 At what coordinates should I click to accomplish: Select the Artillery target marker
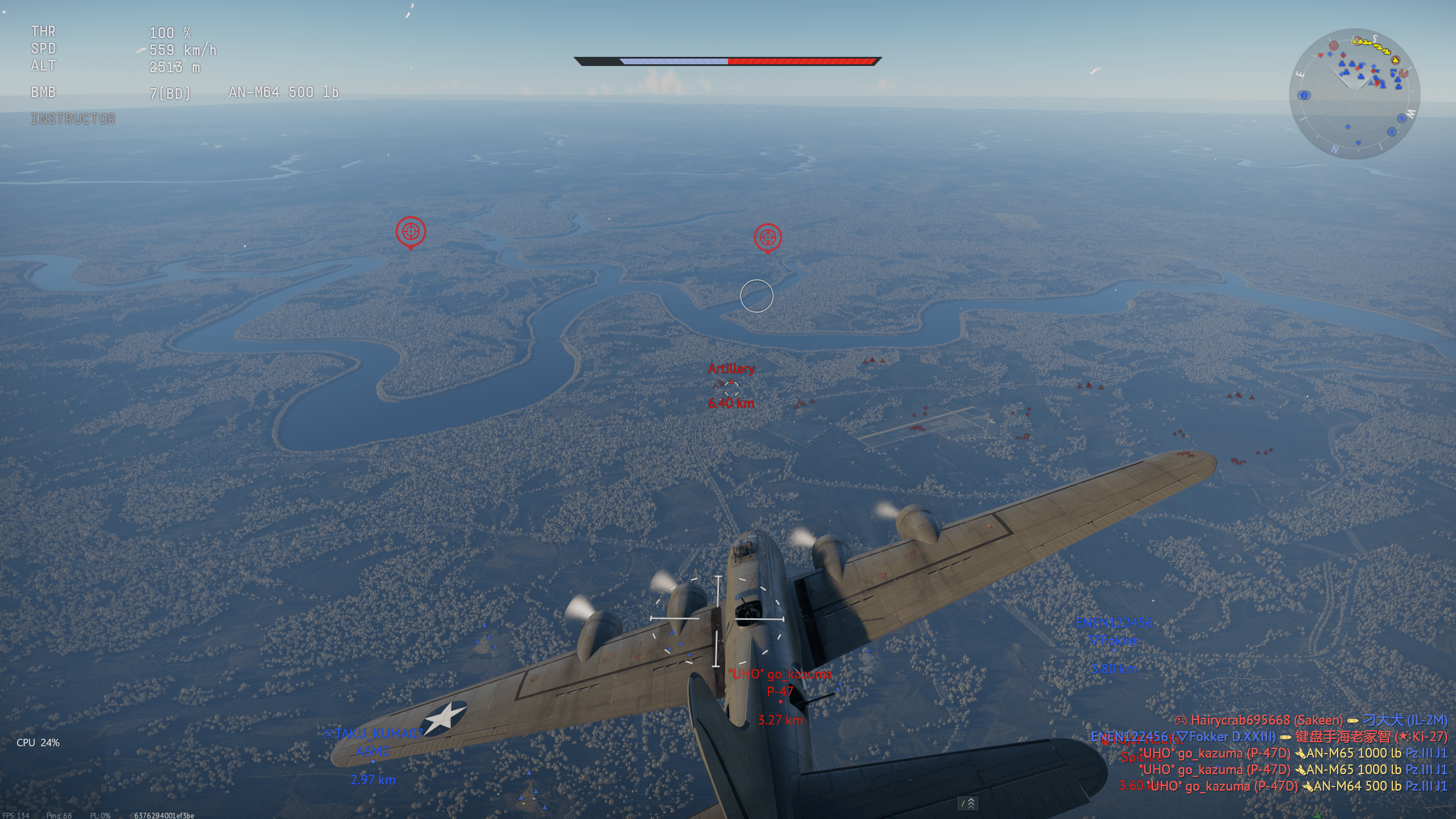pyautogui.click(x=731, y=388)
